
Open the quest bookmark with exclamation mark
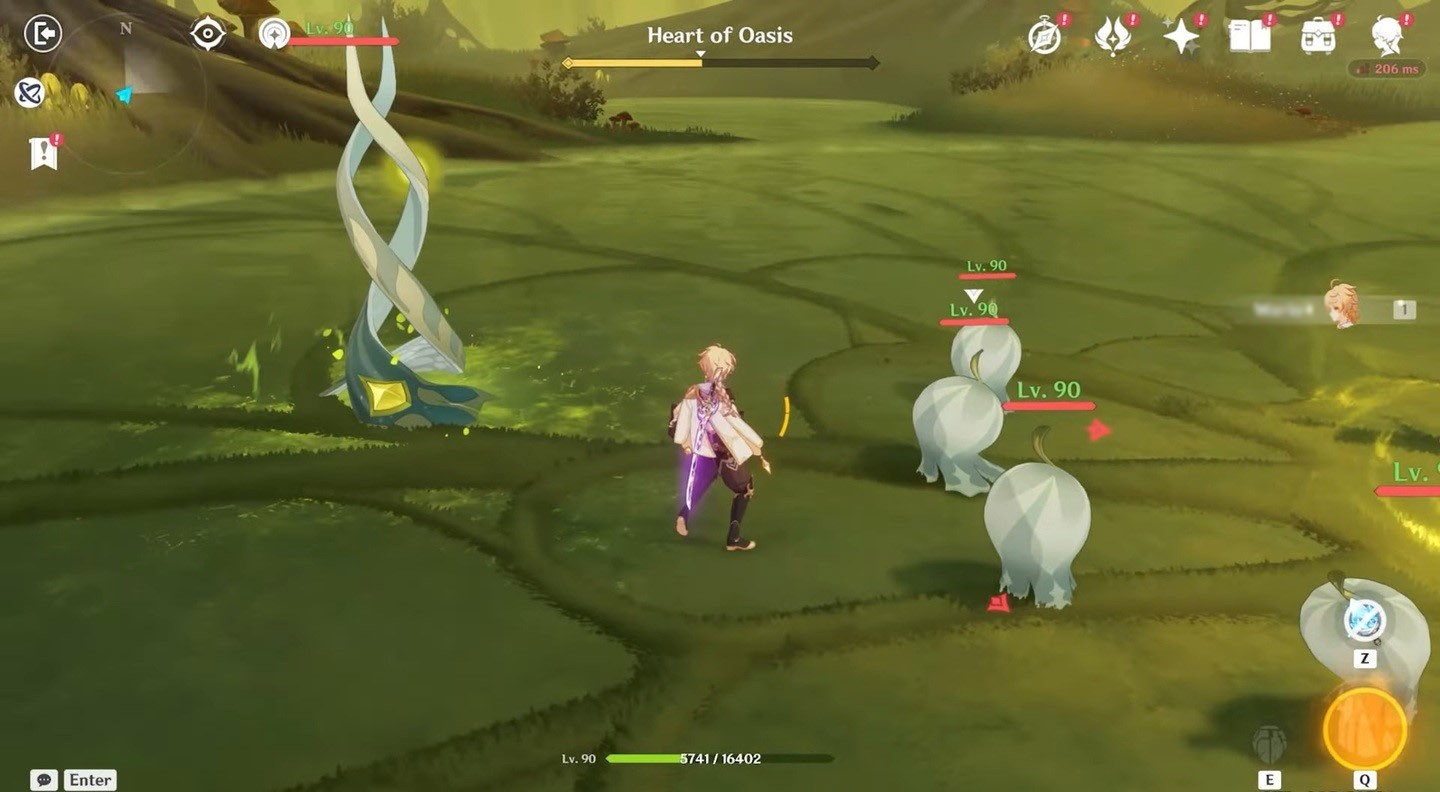tap(43, 154)
